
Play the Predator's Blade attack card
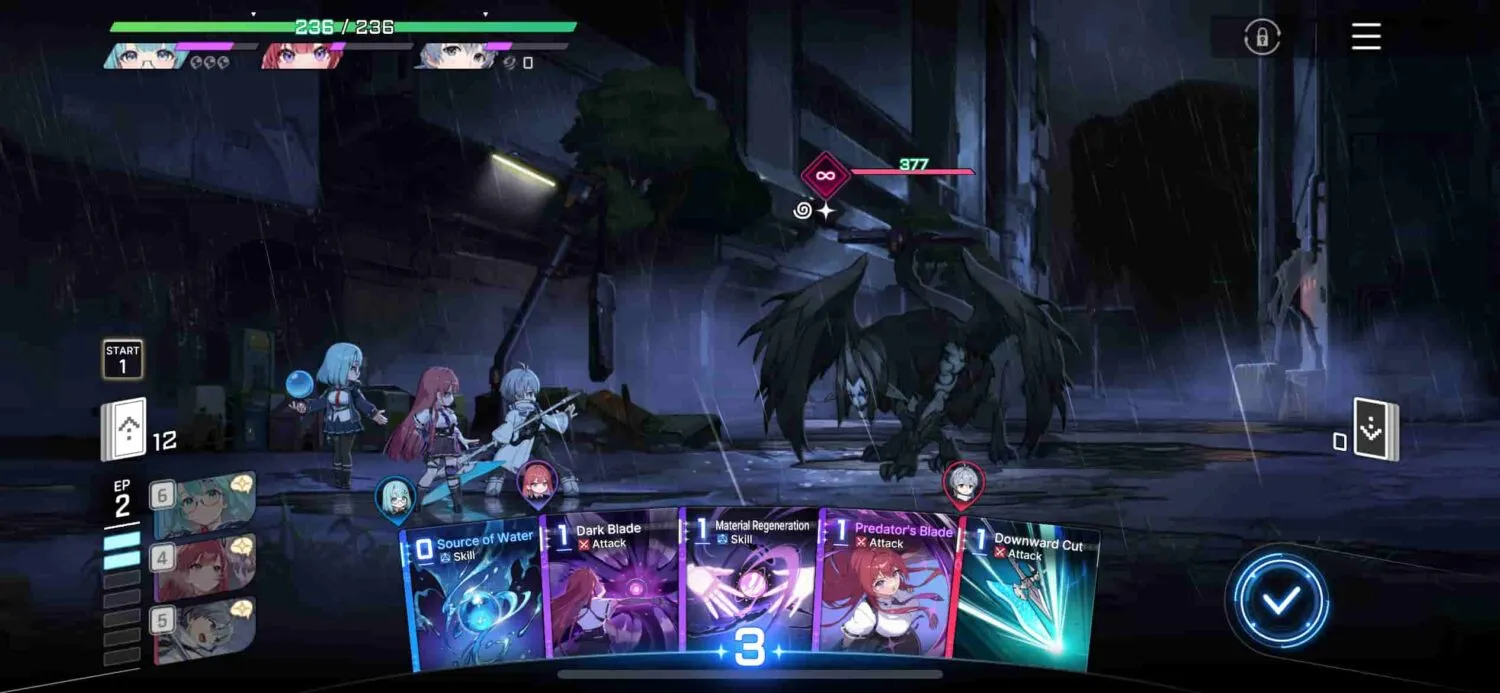(885, 595)
